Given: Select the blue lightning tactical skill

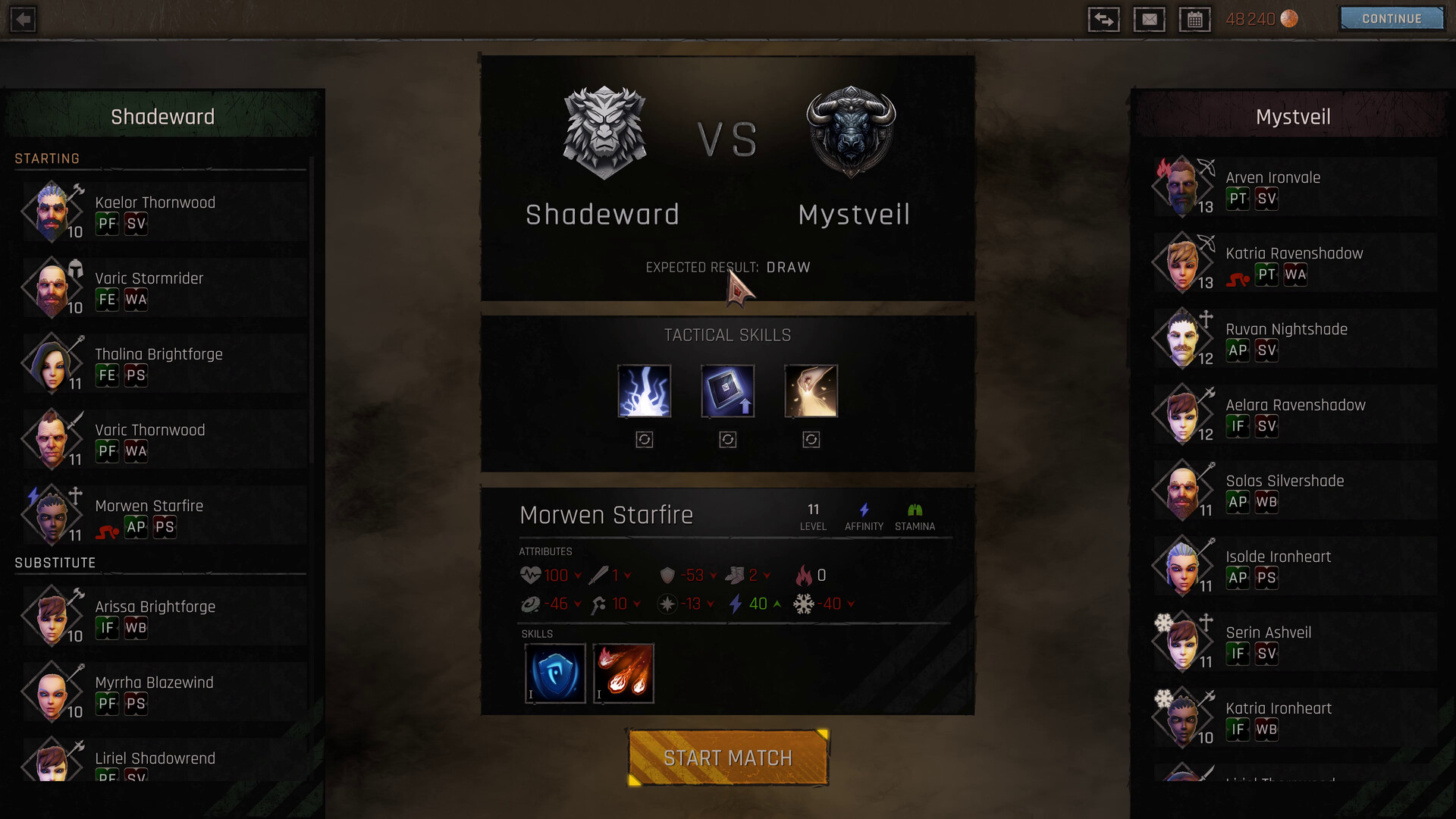Looking at the screenshot, I should (644, 391).
